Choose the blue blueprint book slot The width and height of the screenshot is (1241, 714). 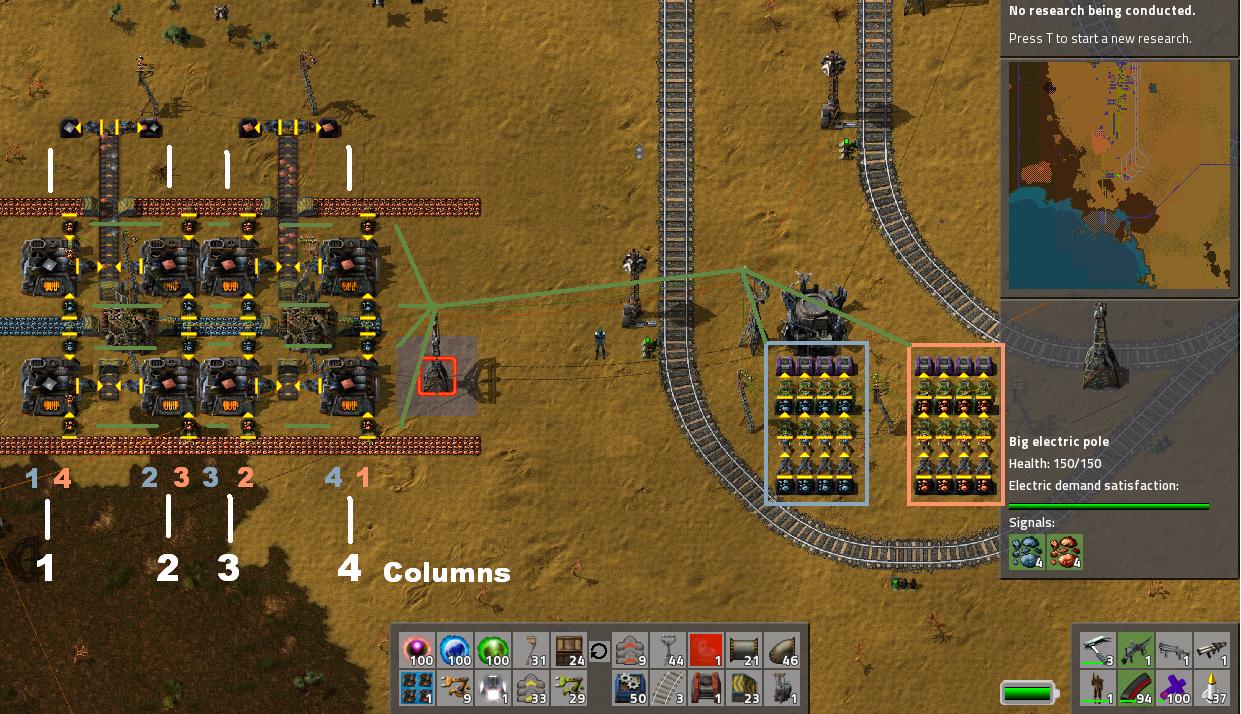pyautogui.click(x=417, y=689)
